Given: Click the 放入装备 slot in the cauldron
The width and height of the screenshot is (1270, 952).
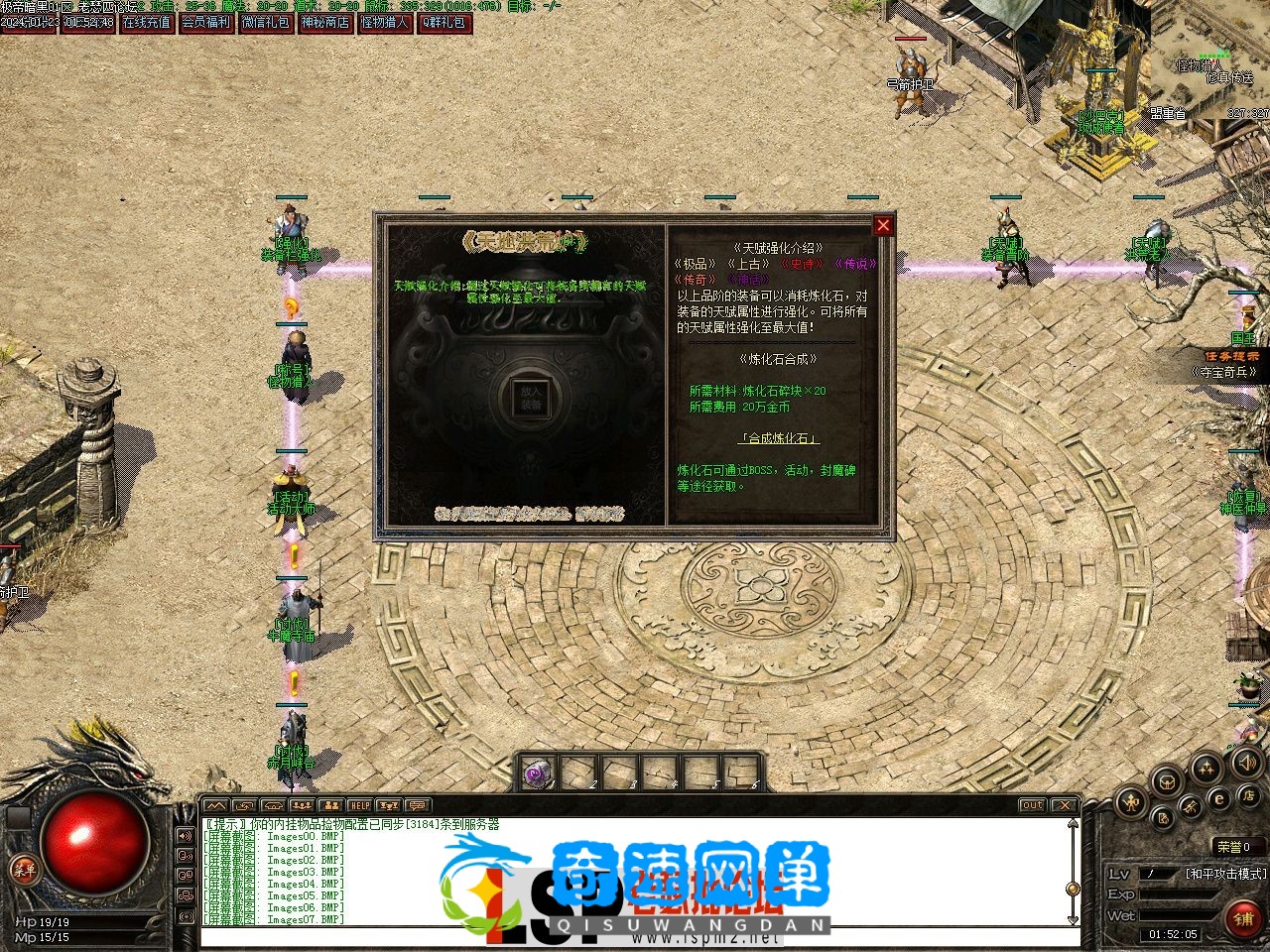Looking at the screenshot, I should (x=531, y=398).
